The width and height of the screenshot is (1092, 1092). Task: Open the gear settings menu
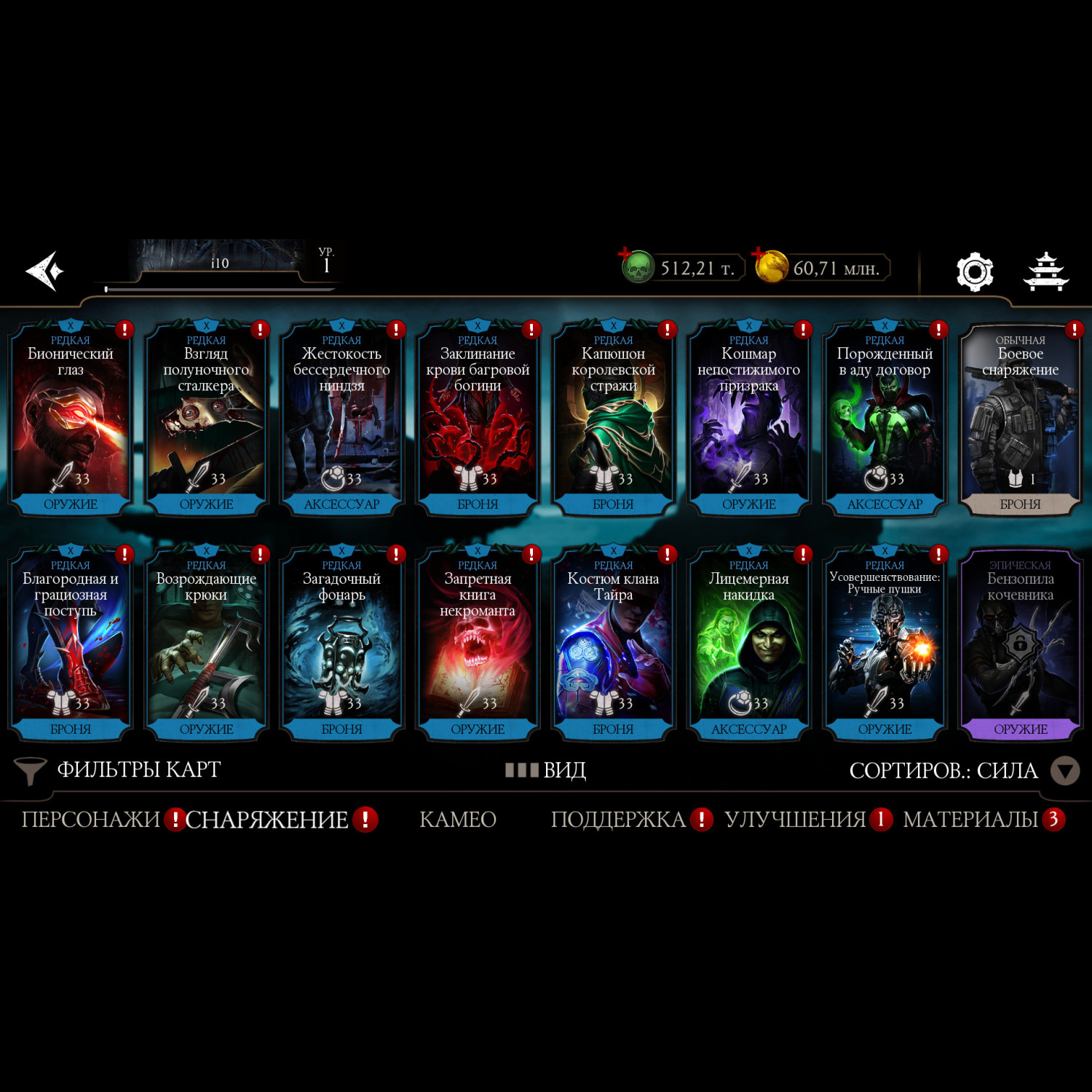pos(974,272)
